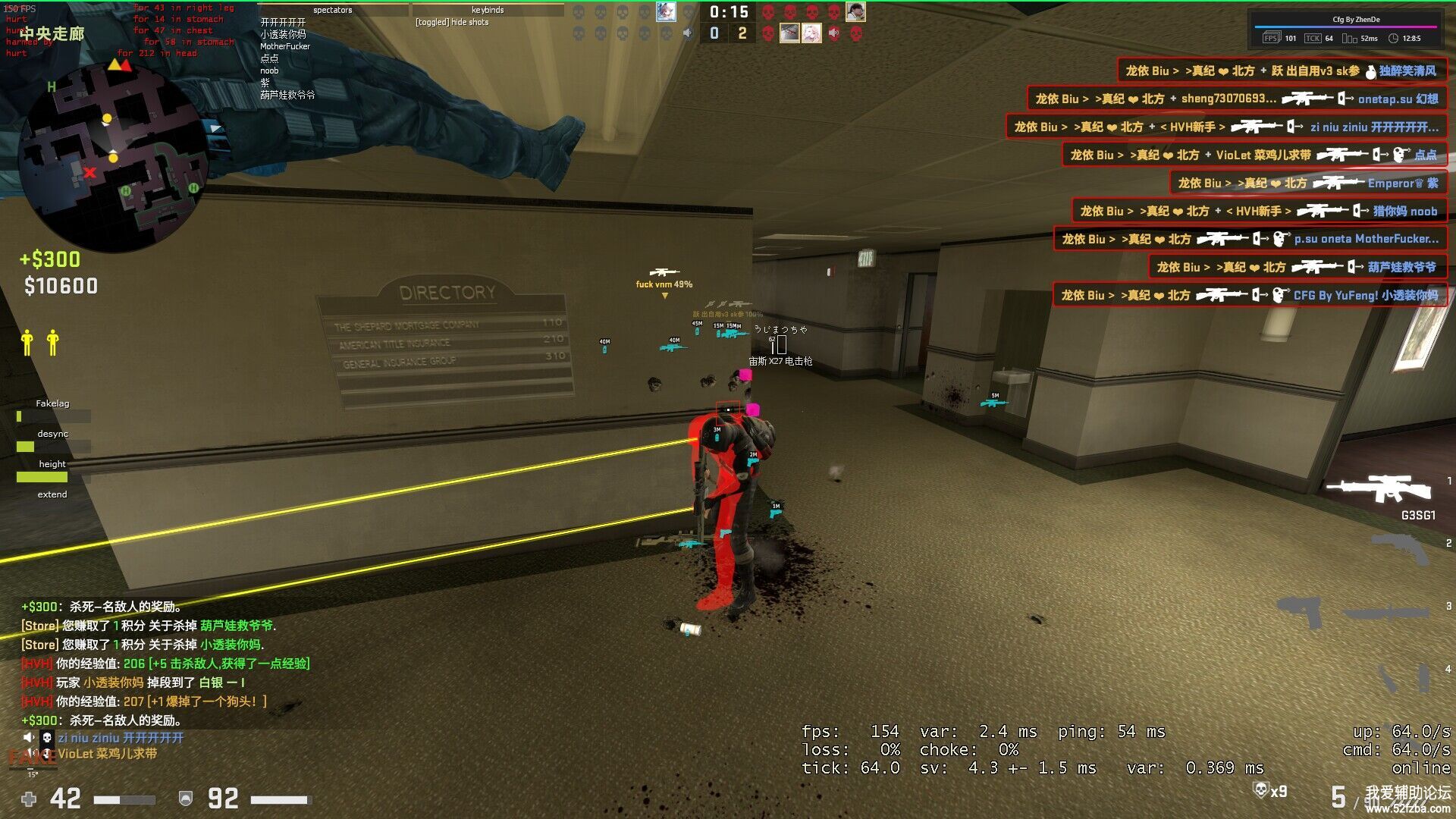The image size is (1456, 819).
Task: Click the top kill feed entry
Action: 1282,71
